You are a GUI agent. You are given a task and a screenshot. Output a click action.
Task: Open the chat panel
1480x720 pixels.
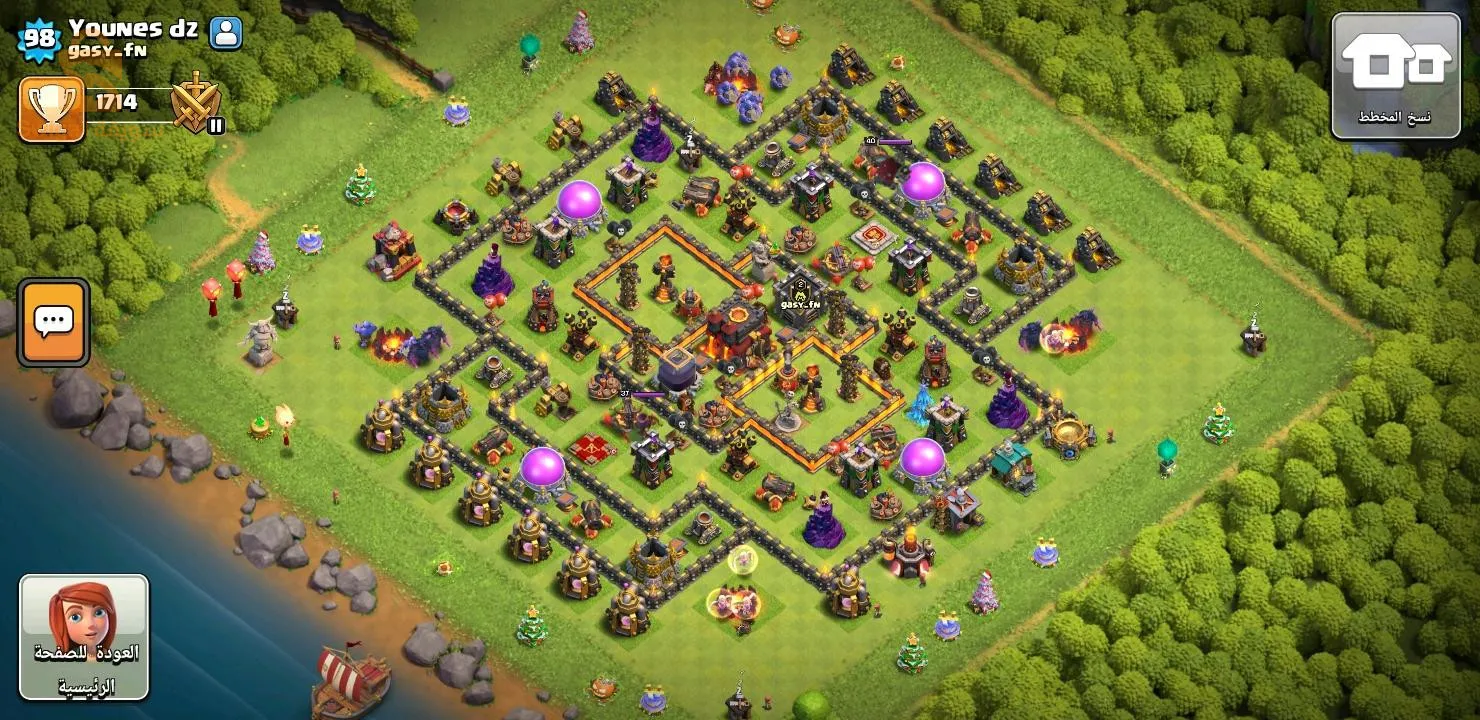[x=53, y=322]
